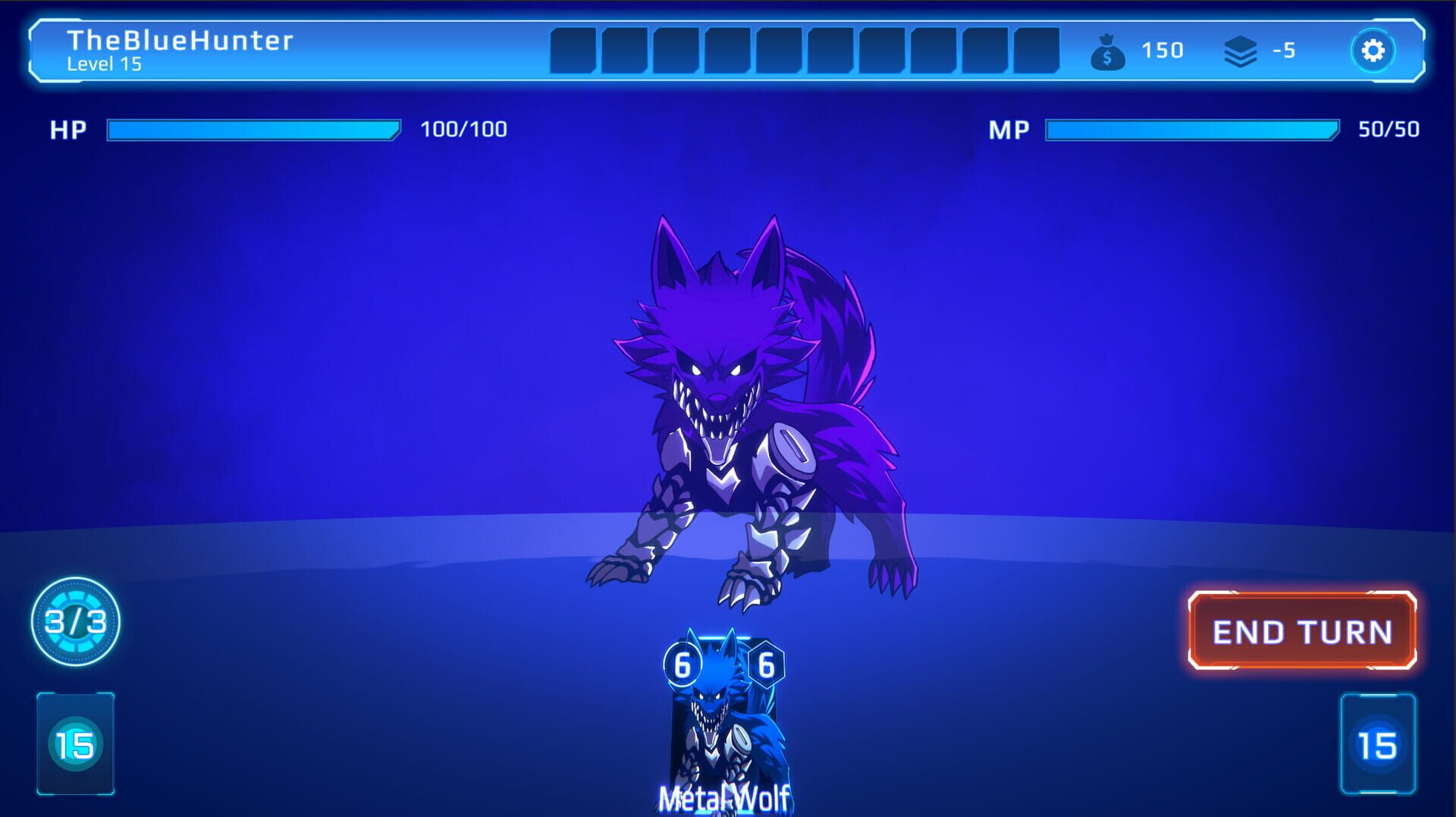Click the Metal Wolf name label

pos(723,797)
